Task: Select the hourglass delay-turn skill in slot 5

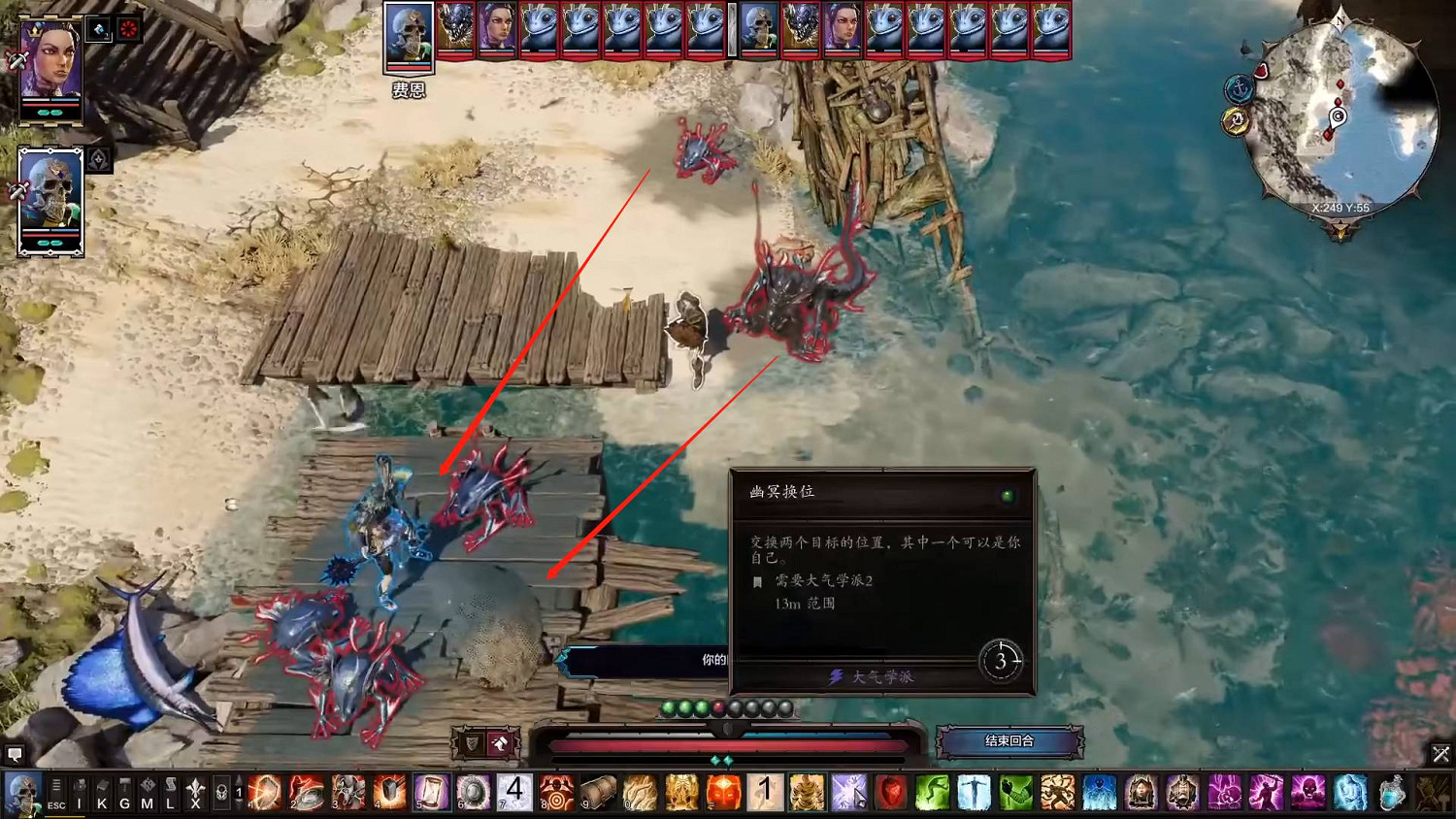Action: coord(430,791)
